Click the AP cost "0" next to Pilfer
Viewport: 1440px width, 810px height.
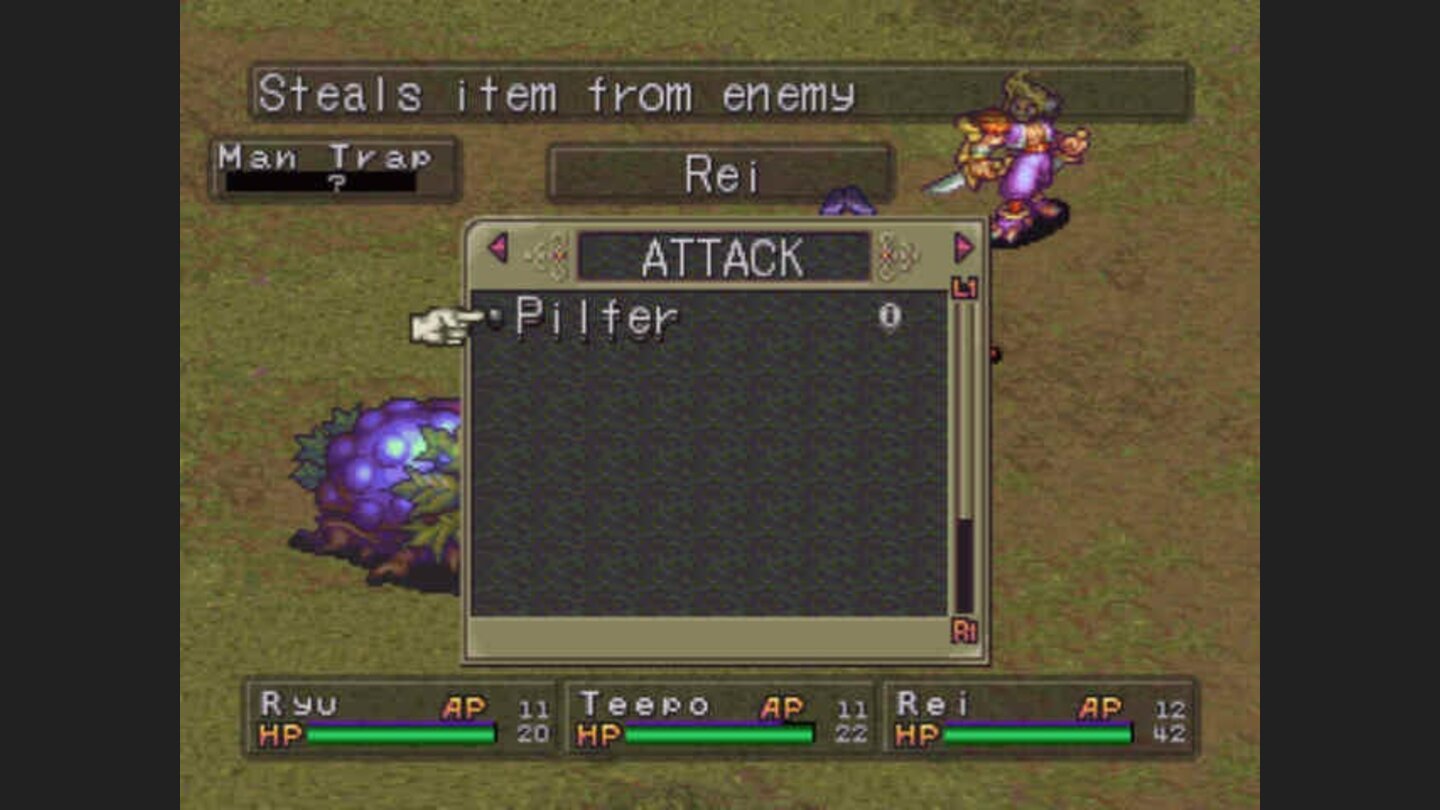pyautogui.click(x=888, y=313)
